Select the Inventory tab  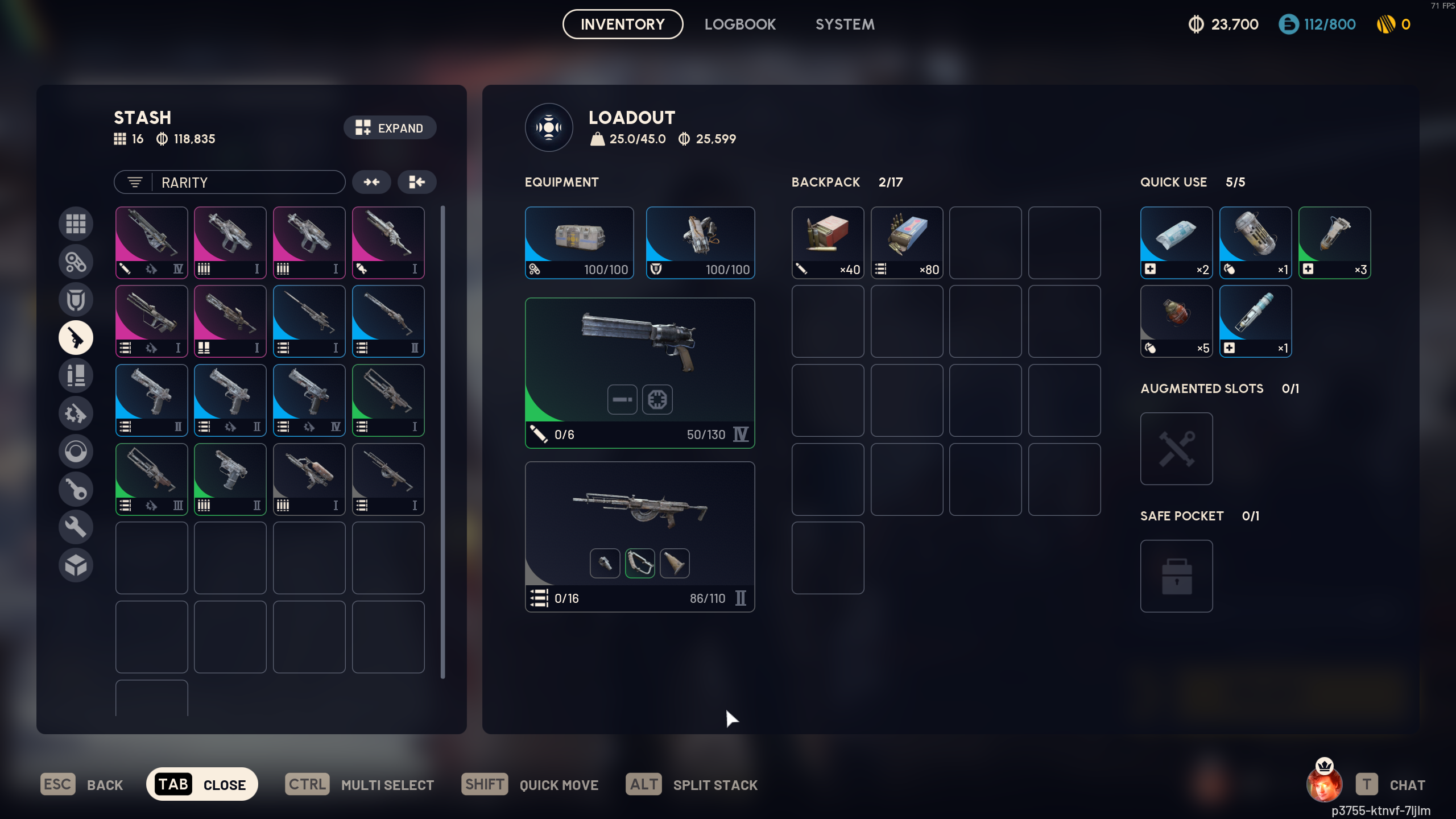click(622, 24)
